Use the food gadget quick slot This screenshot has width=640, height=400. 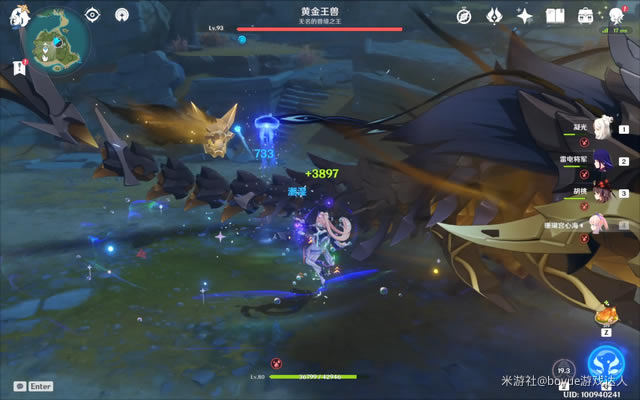[606, 314]
